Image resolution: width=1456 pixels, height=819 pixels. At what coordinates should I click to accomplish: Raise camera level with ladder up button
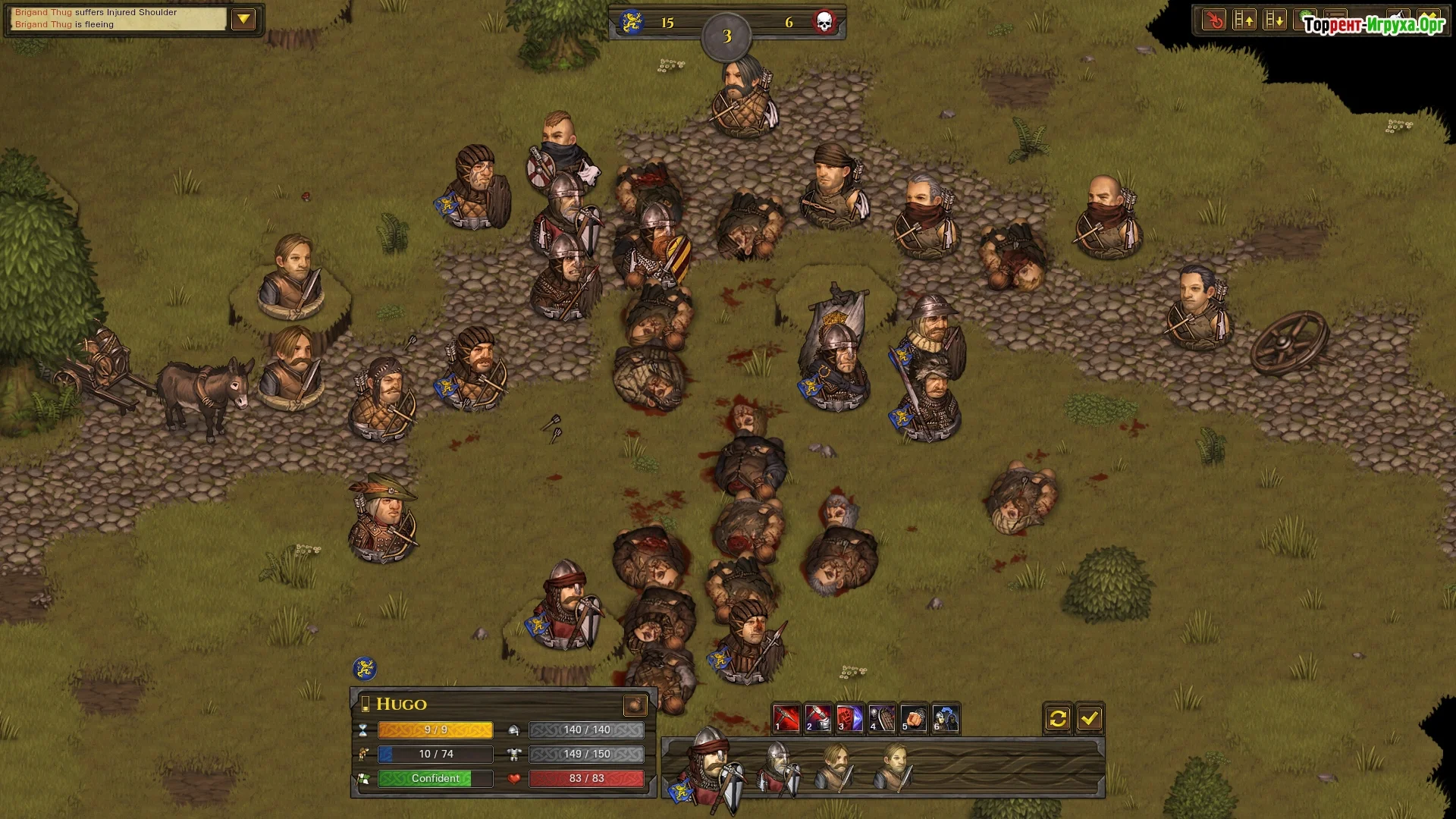tap(1244, 20)
